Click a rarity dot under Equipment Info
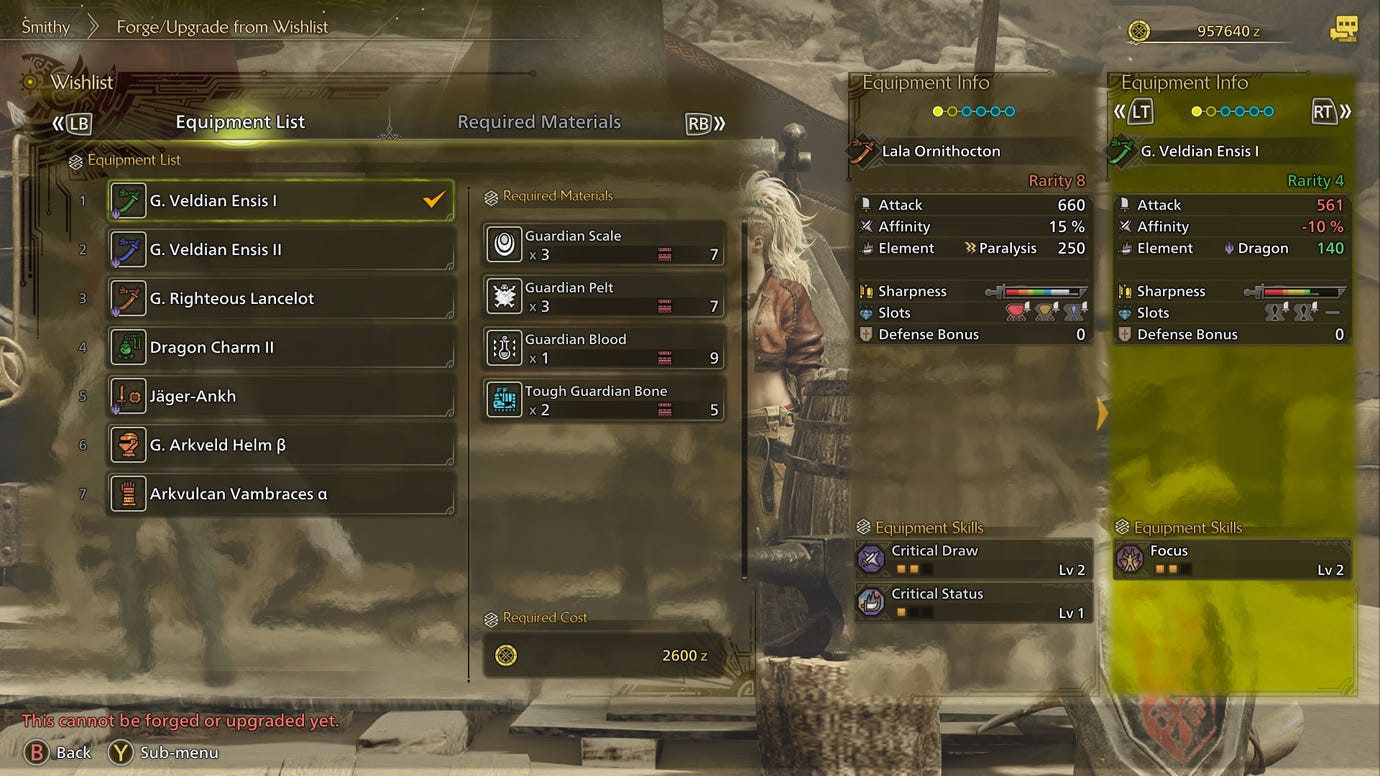 point(937,112)
